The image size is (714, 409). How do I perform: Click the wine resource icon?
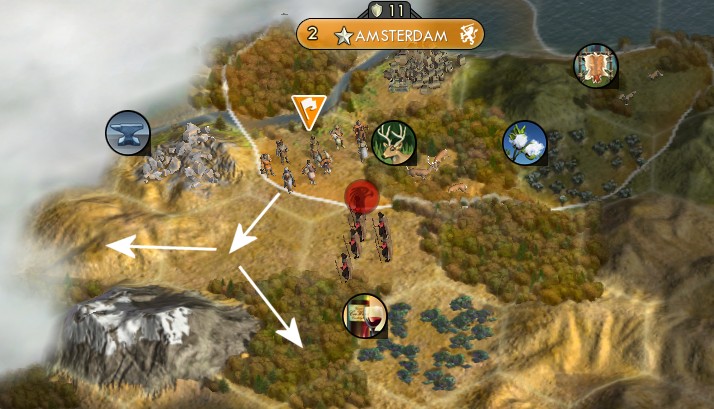pos(364,315)
